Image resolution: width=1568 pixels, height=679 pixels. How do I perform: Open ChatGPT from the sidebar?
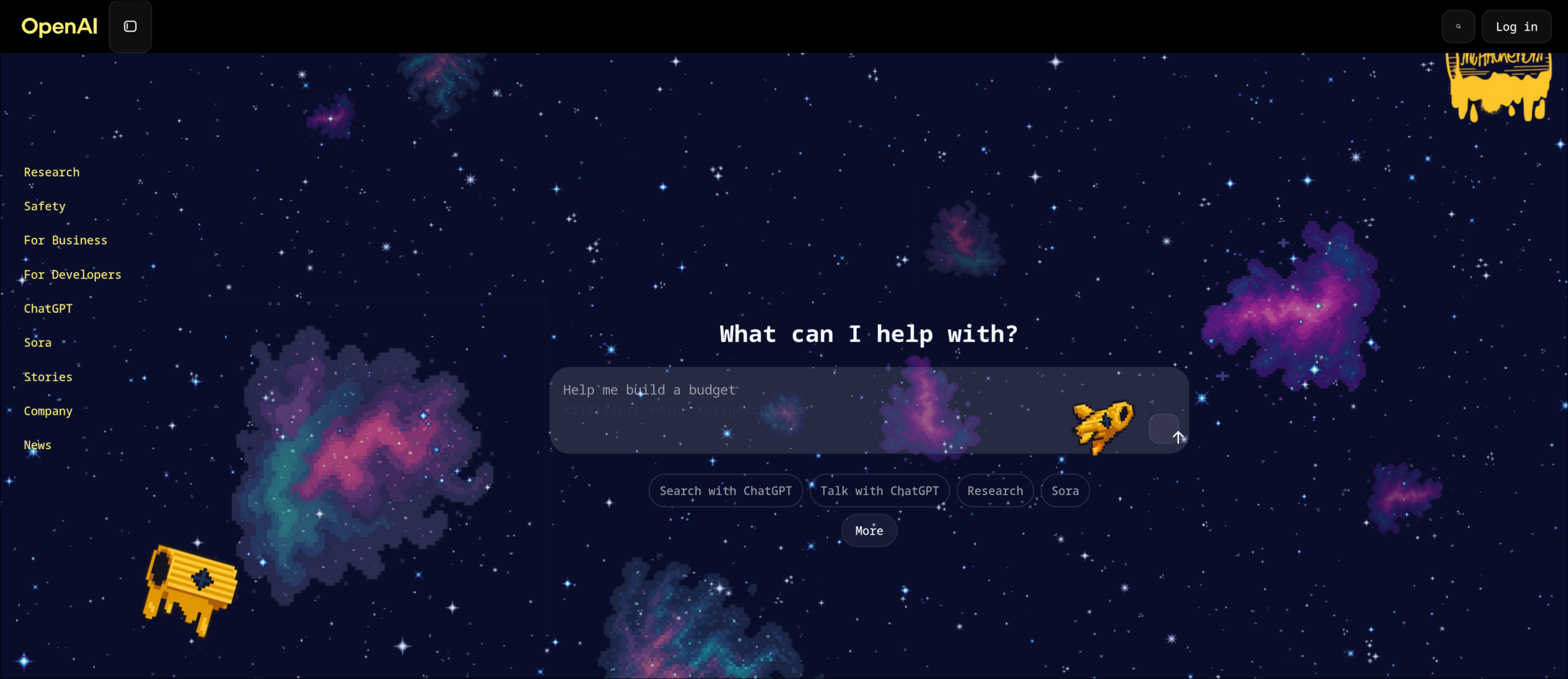click(x=48, y=308)
